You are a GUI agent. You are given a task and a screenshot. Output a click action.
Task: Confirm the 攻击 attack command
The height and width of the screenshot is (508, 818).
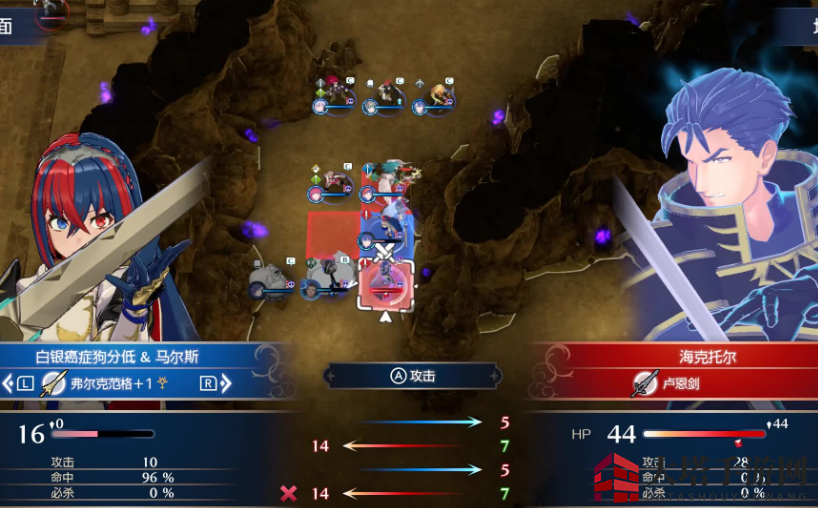(x=411, y=376)
